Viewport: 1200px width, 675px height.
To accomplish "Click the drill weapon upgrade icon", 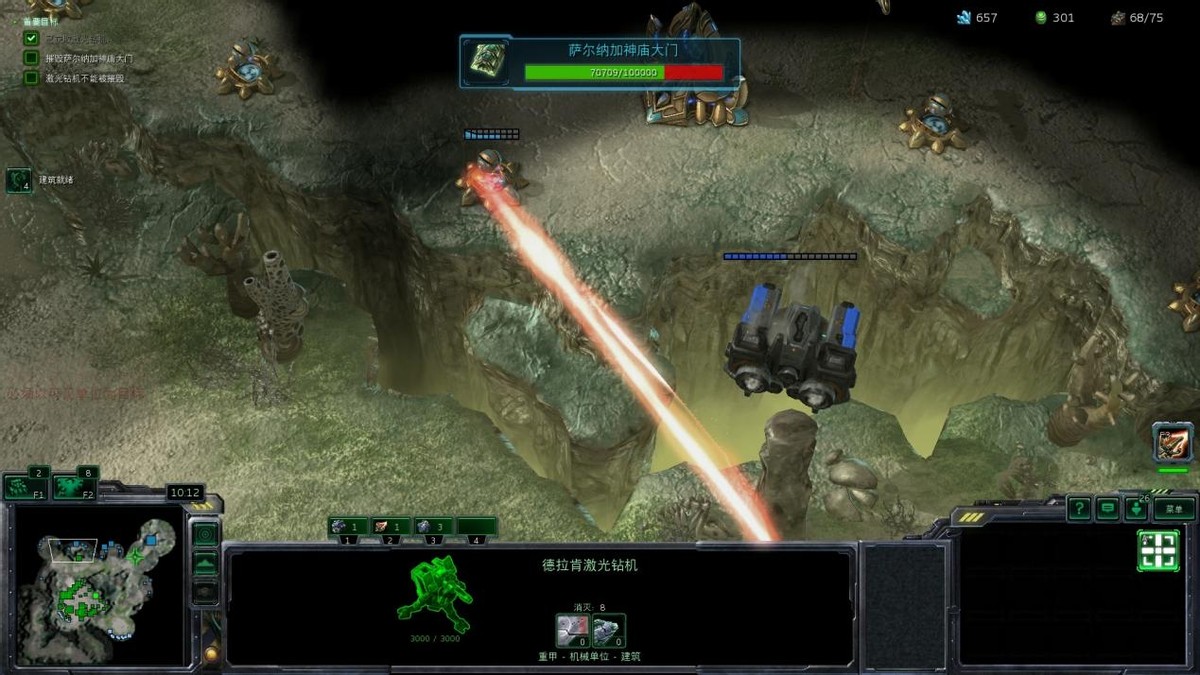I will 571,631.
